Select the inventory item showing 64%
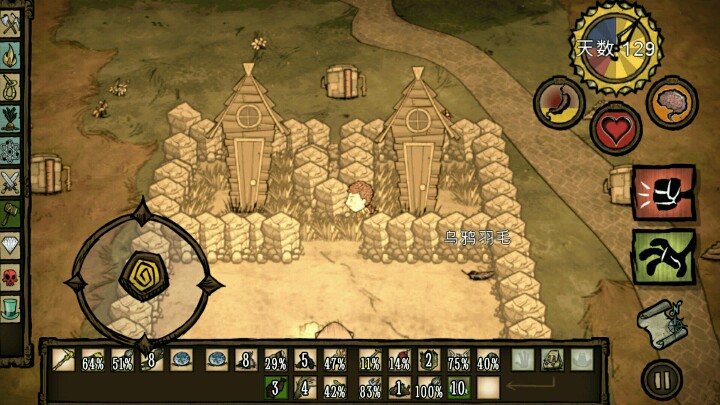 click(92, 359)
